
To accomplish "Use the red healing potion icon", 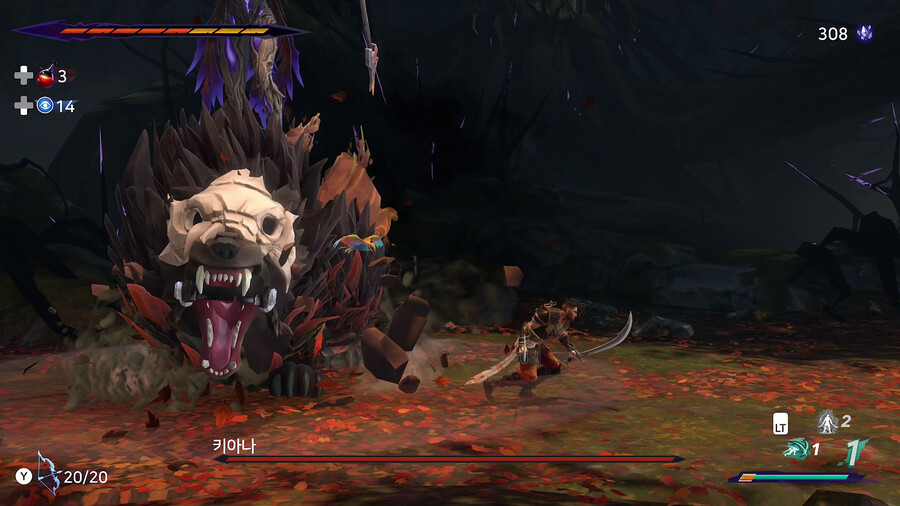I will (46, 75).
